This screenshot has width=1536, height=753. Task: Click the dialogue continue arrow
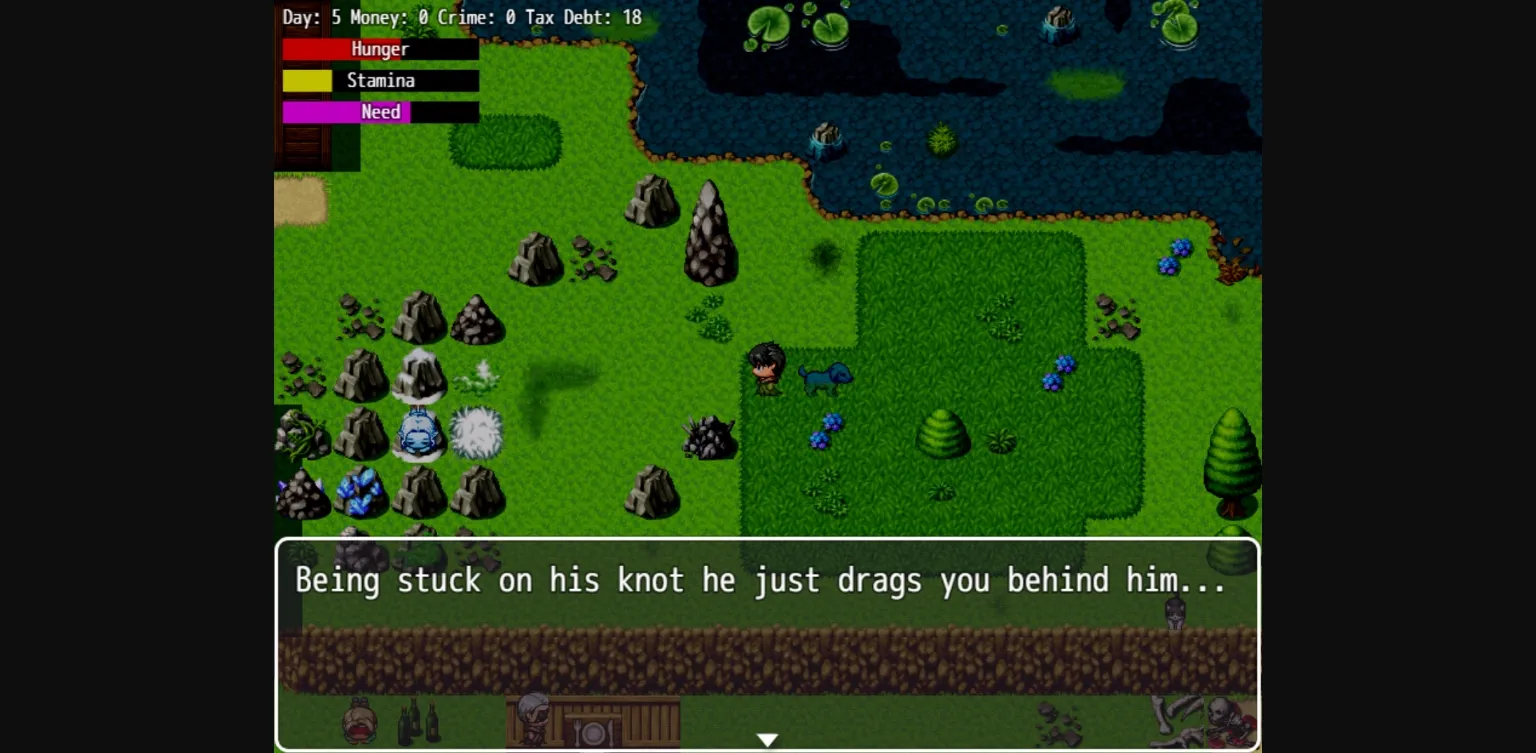pyautogui.click(x=768, y=739)
